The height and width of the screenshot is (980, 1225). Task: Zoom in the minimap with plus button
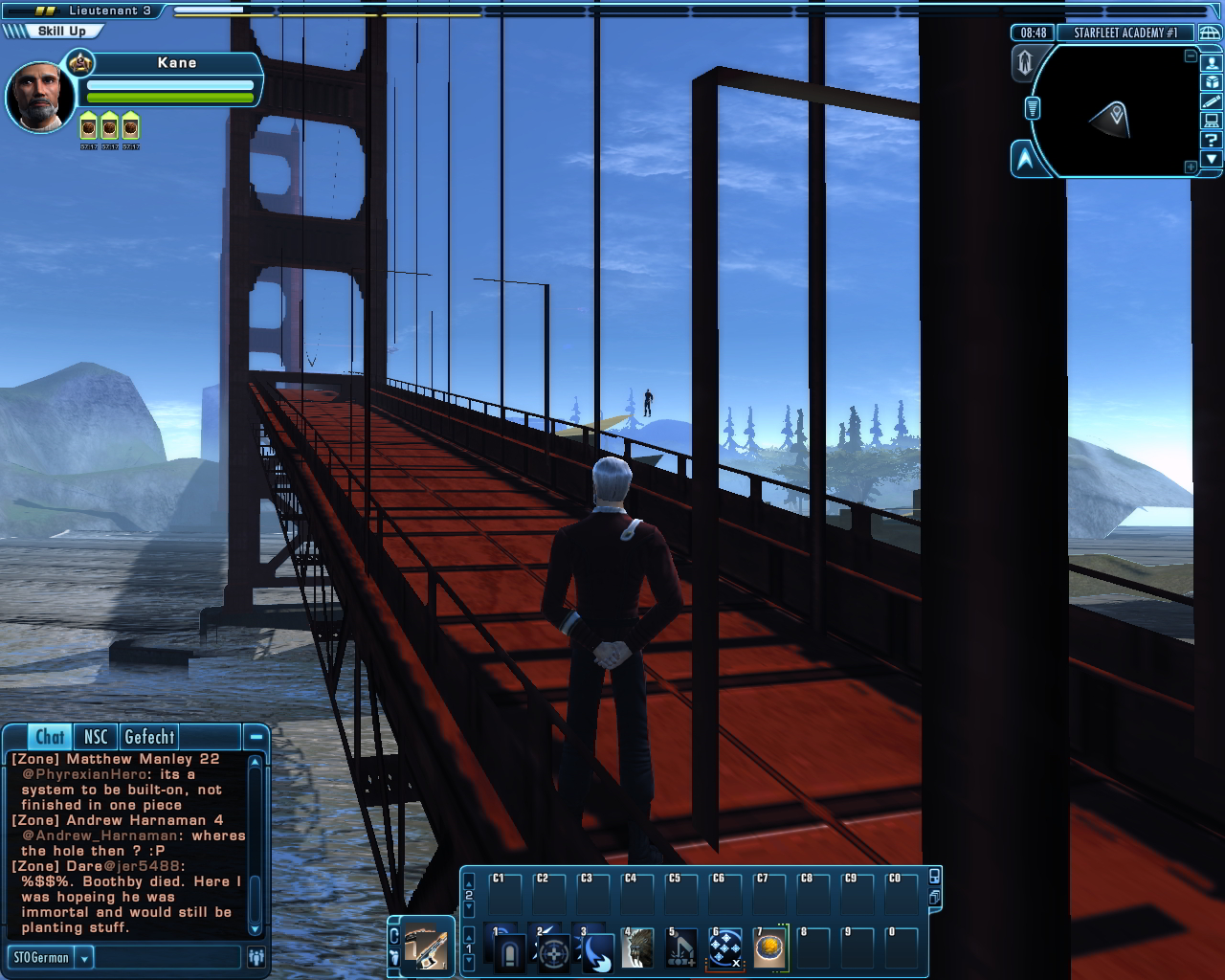[x=1191, y=167]
